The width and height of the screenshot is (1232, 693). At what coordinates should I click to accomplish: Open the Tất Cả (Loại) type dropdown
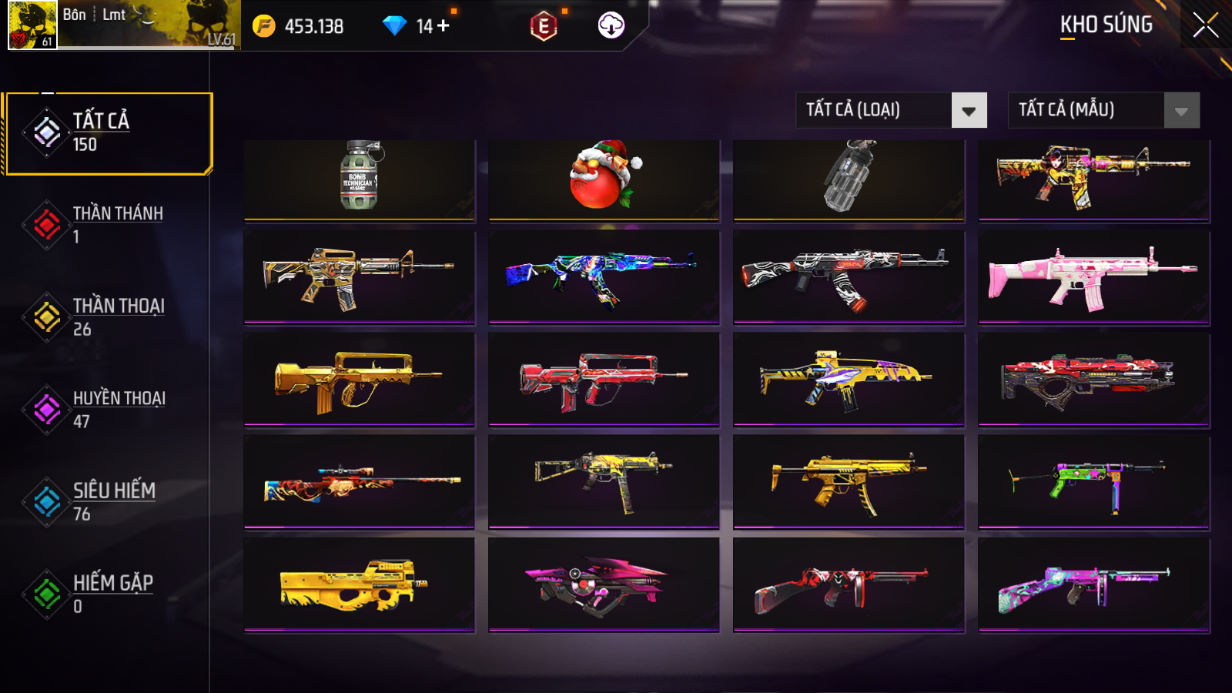pos(890,110)
